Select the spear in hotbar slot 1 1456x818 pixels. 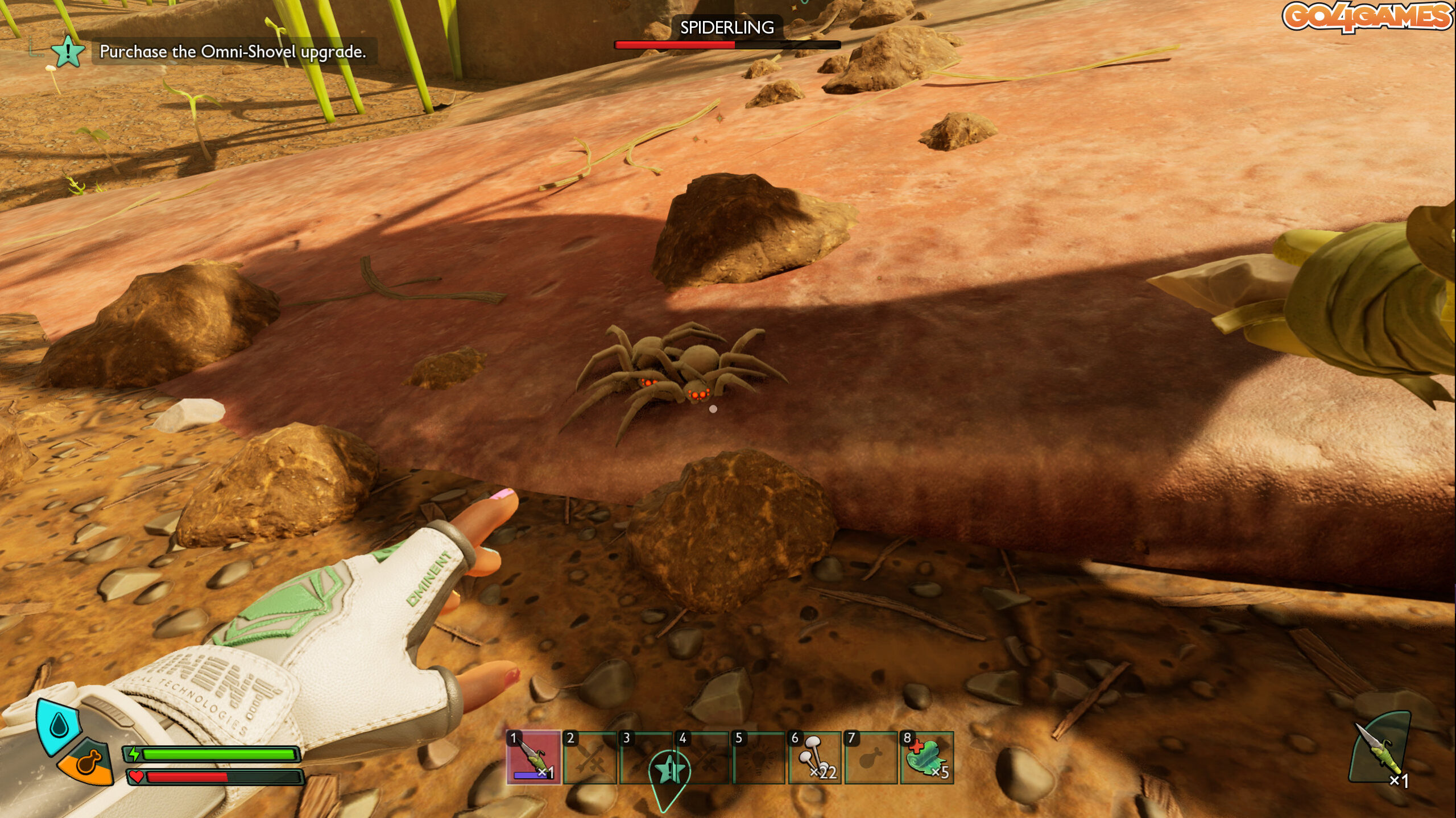point(533,757)
